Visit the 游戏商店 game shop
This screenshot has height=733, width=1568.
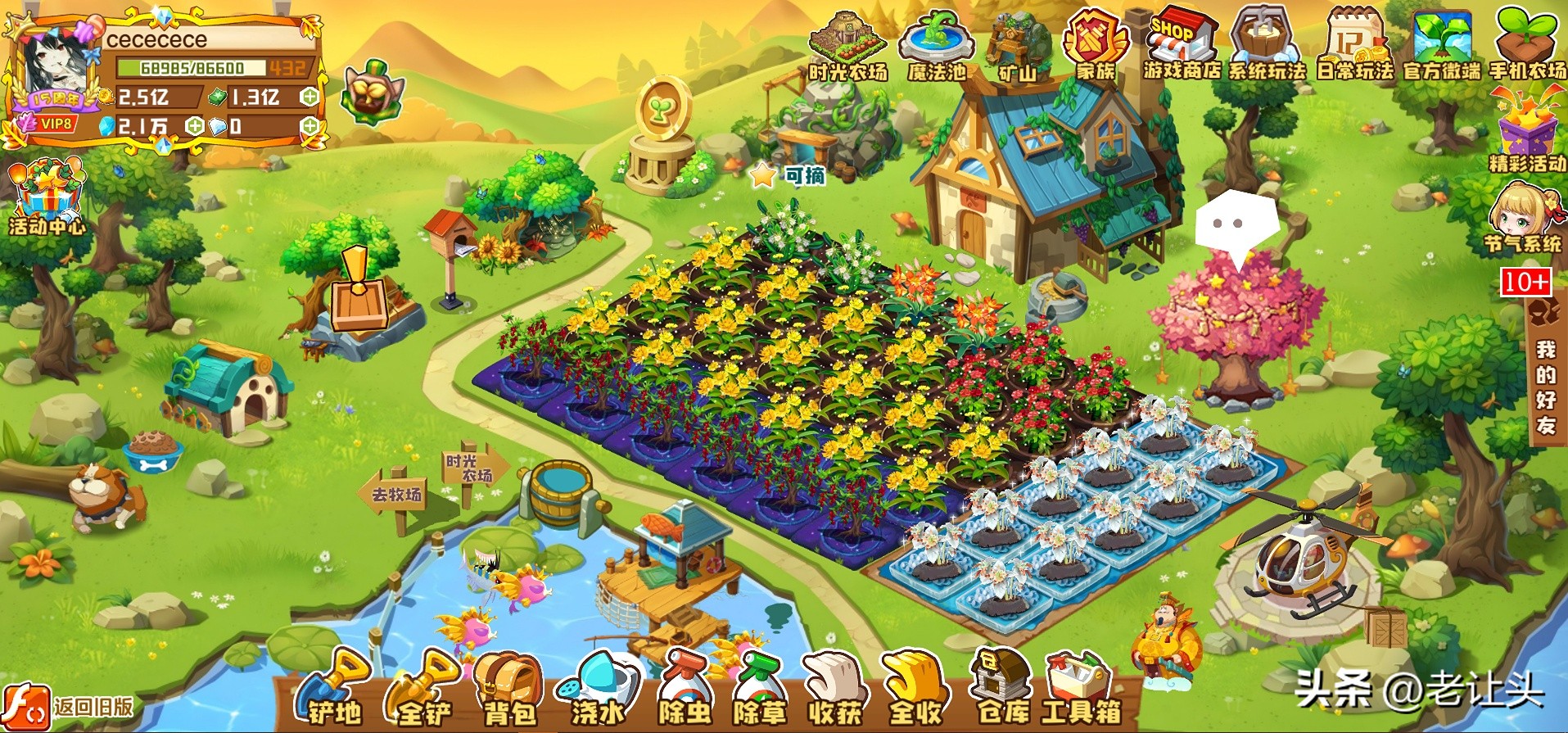1182,45
